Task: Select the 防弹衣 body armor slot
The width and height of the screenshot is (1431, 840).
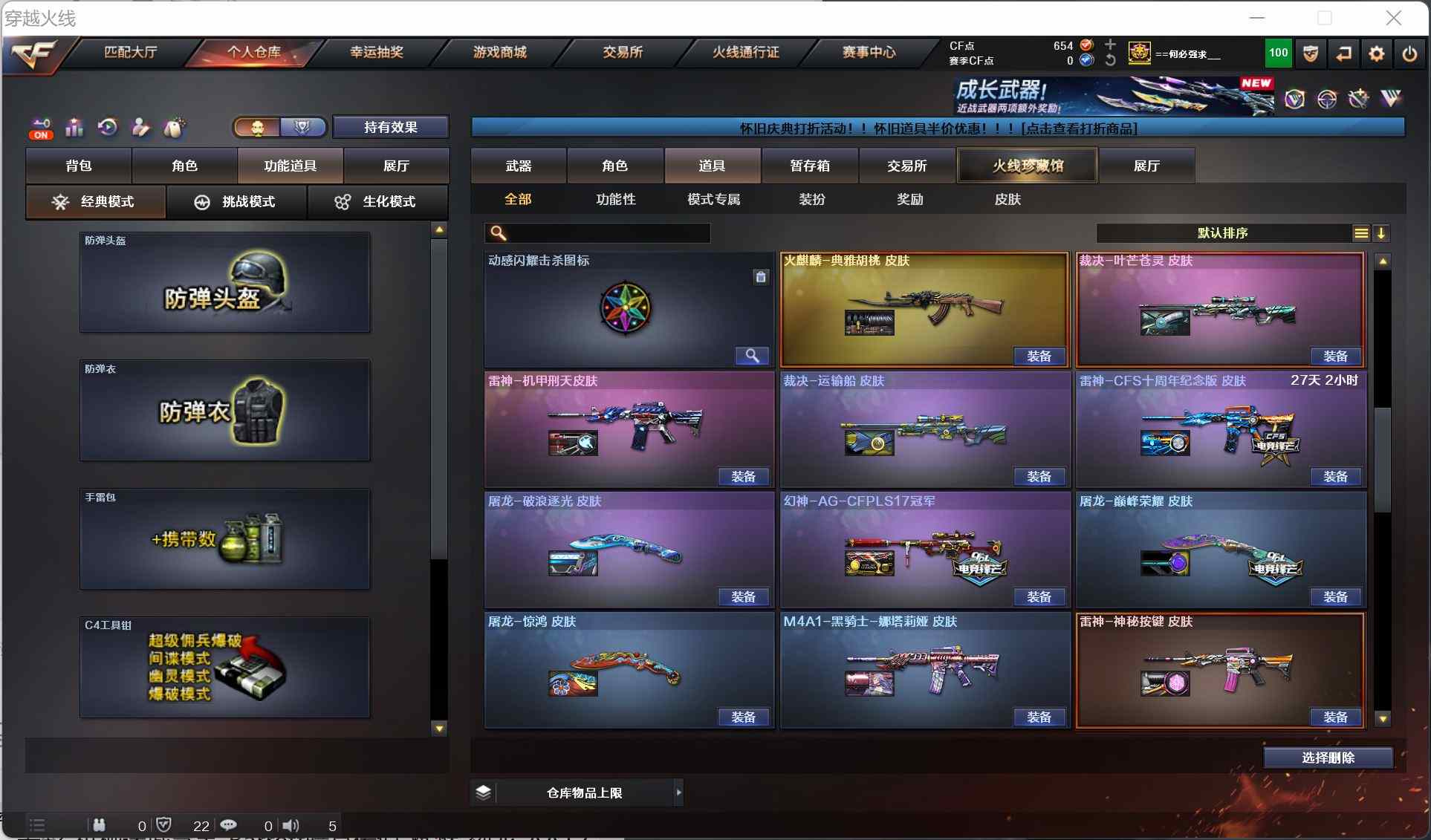Action: pos(224,411)
